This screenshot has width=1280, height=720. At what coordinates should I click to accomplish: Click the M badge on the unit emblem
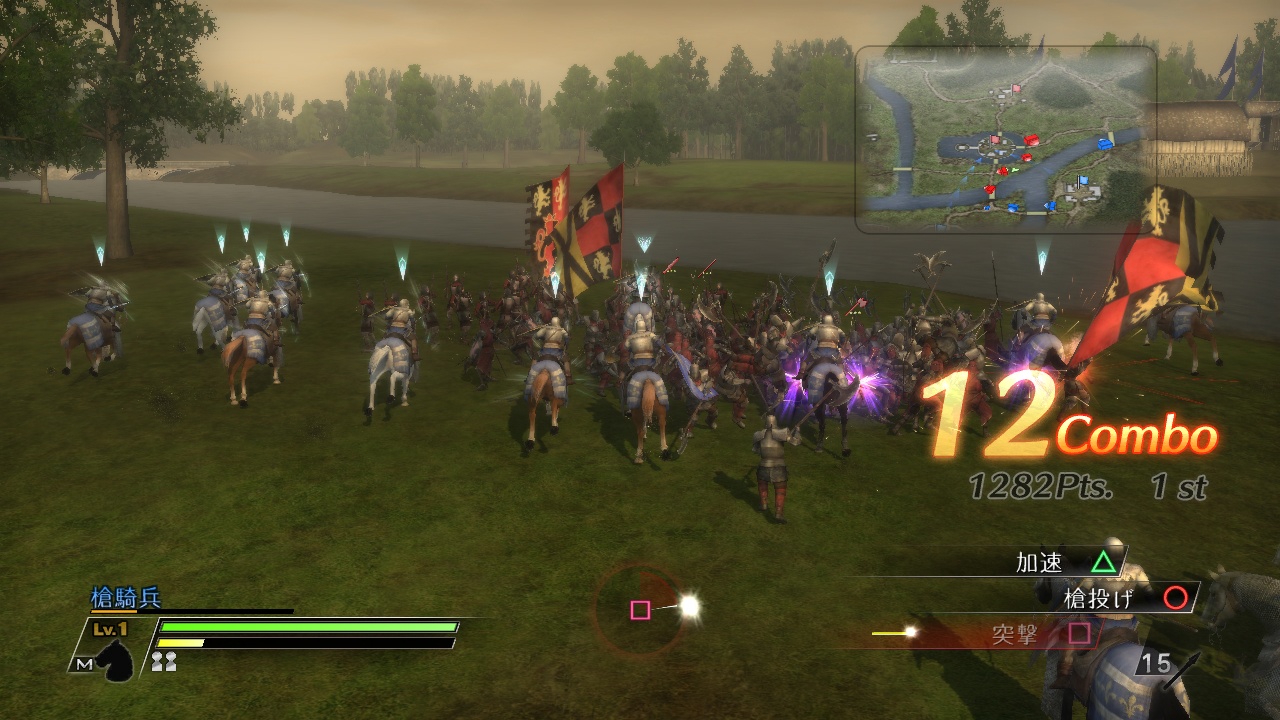click(84, 664)
